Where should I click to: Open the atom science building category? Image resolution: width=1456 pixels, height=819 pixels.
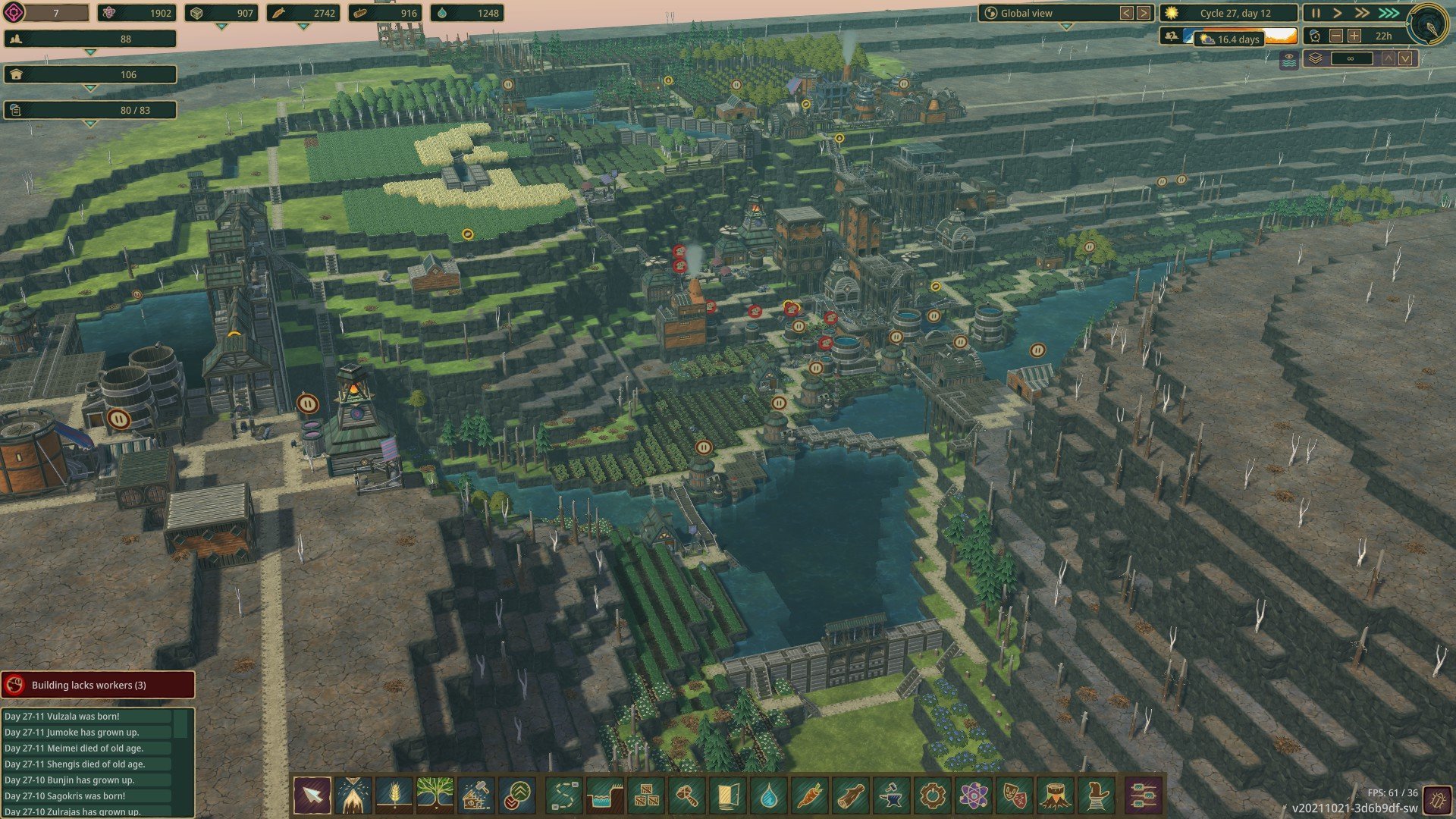(x=974, y=796)
